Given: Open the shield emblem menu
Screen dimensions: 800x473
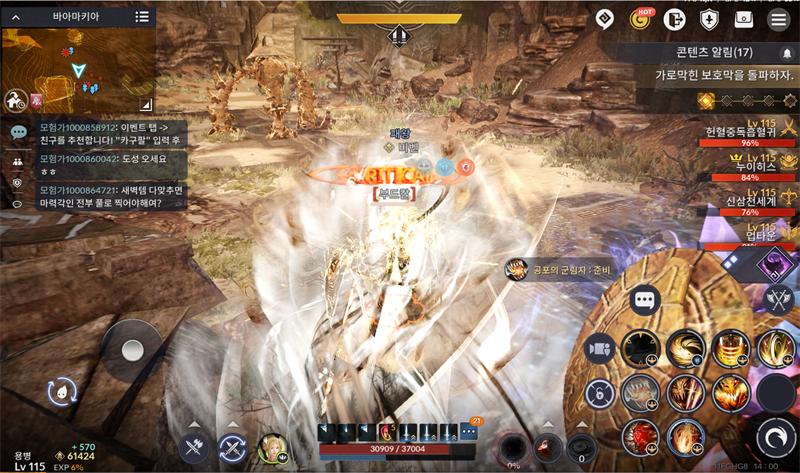Looking at the screenshot, I should [x=708, y=19].
